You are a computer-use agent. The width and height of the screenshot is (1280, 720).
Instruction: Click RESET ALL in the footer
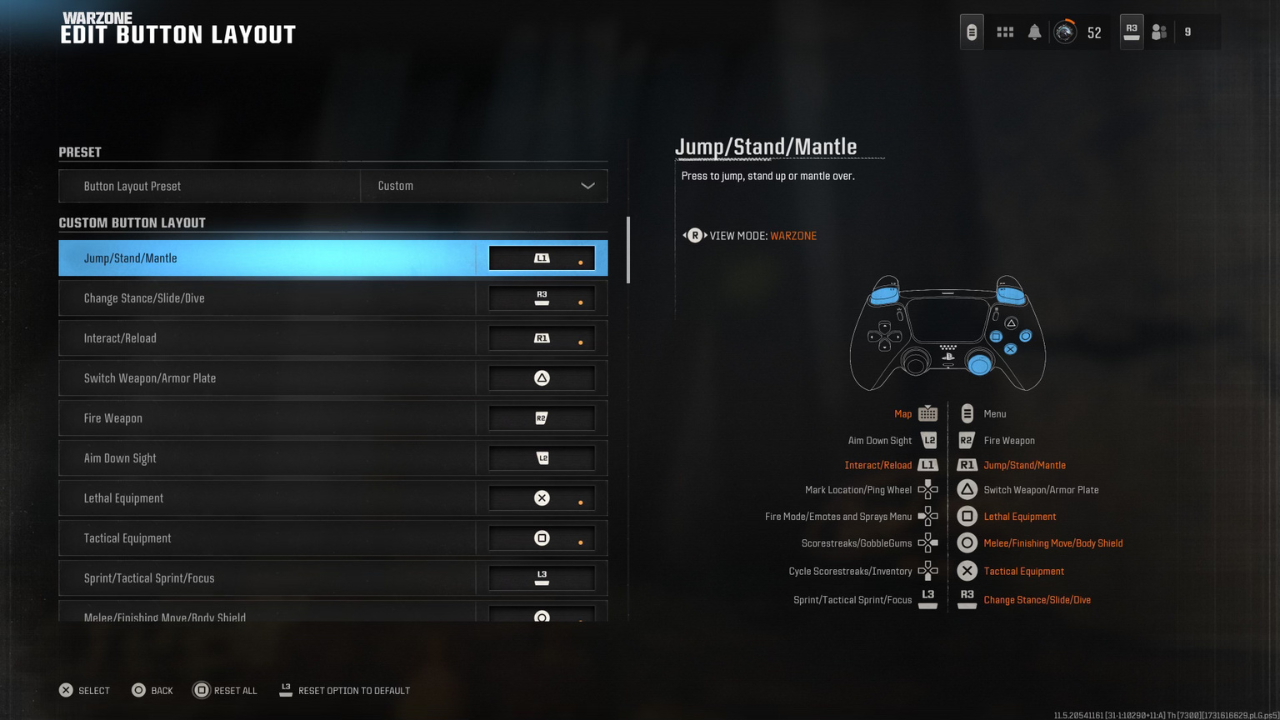[x=225, y=690]
